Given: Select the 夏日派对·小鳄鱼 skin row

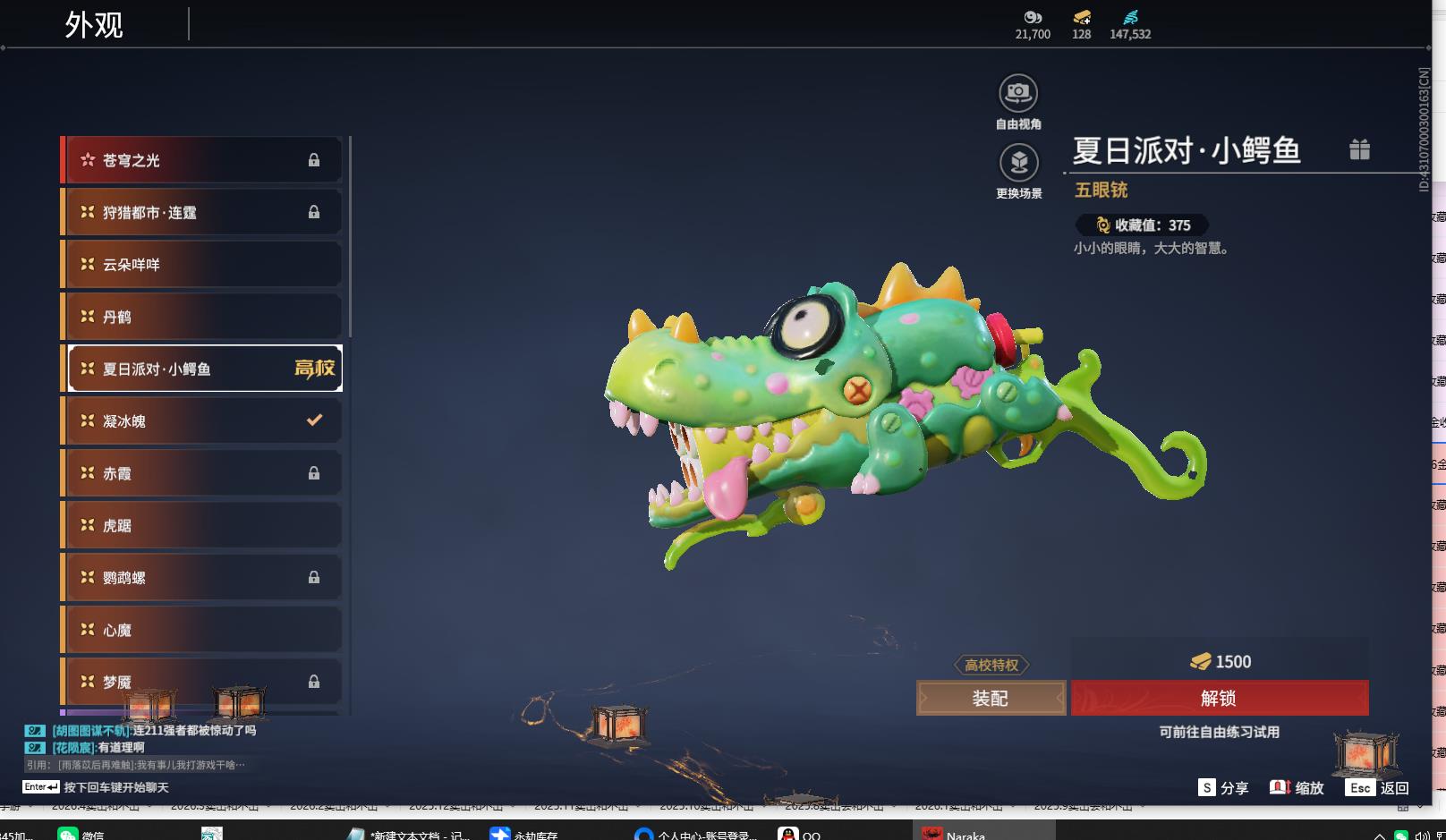Looking at the screenshot, I should click(203, 369).
